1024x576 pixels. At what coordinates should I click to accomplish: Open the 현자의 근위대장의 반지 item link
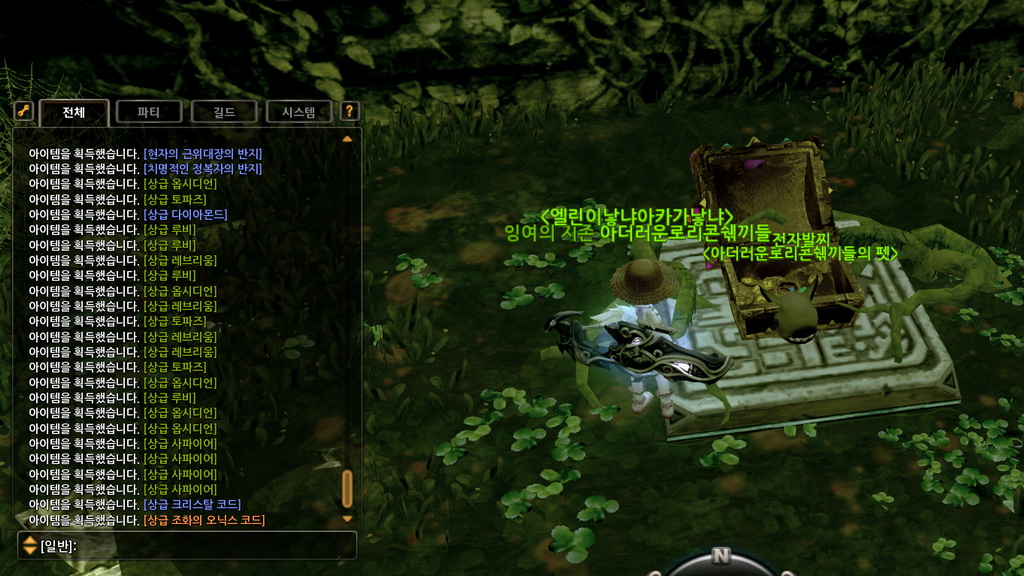tap(202, 153)
